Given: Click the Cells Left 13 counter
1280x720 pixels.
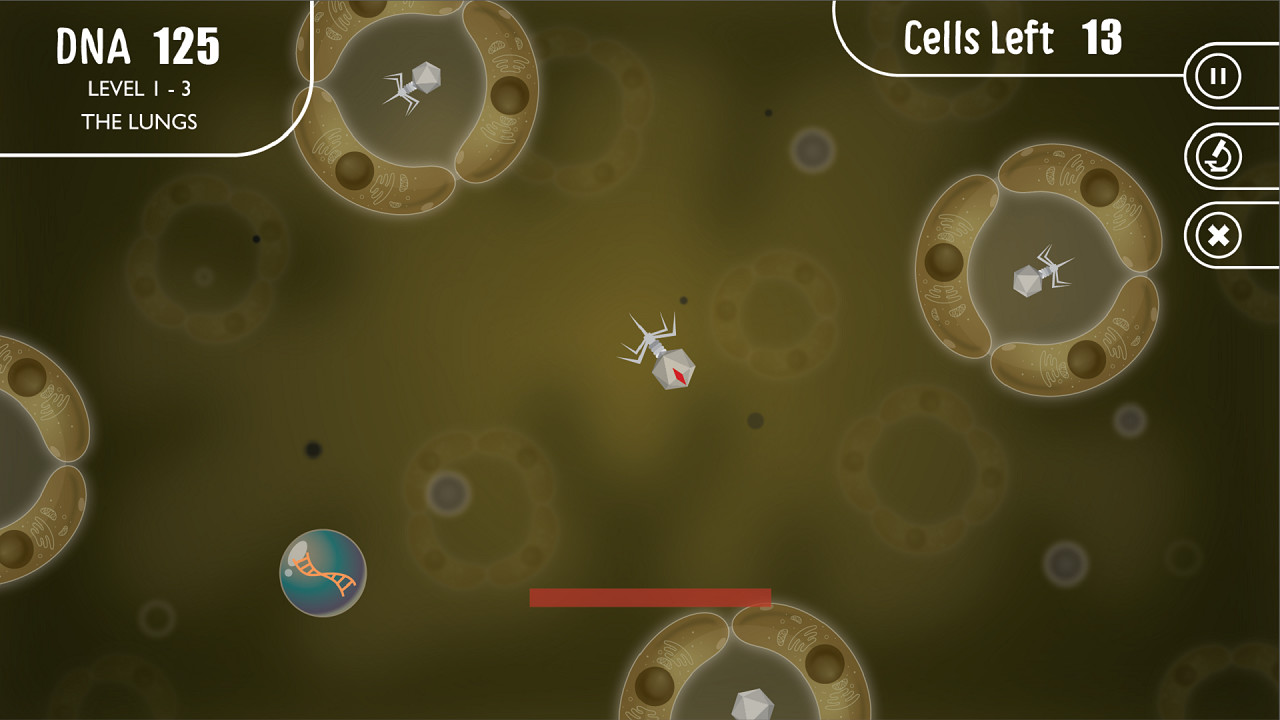Looking at the screenshot, I should 1012,38.
